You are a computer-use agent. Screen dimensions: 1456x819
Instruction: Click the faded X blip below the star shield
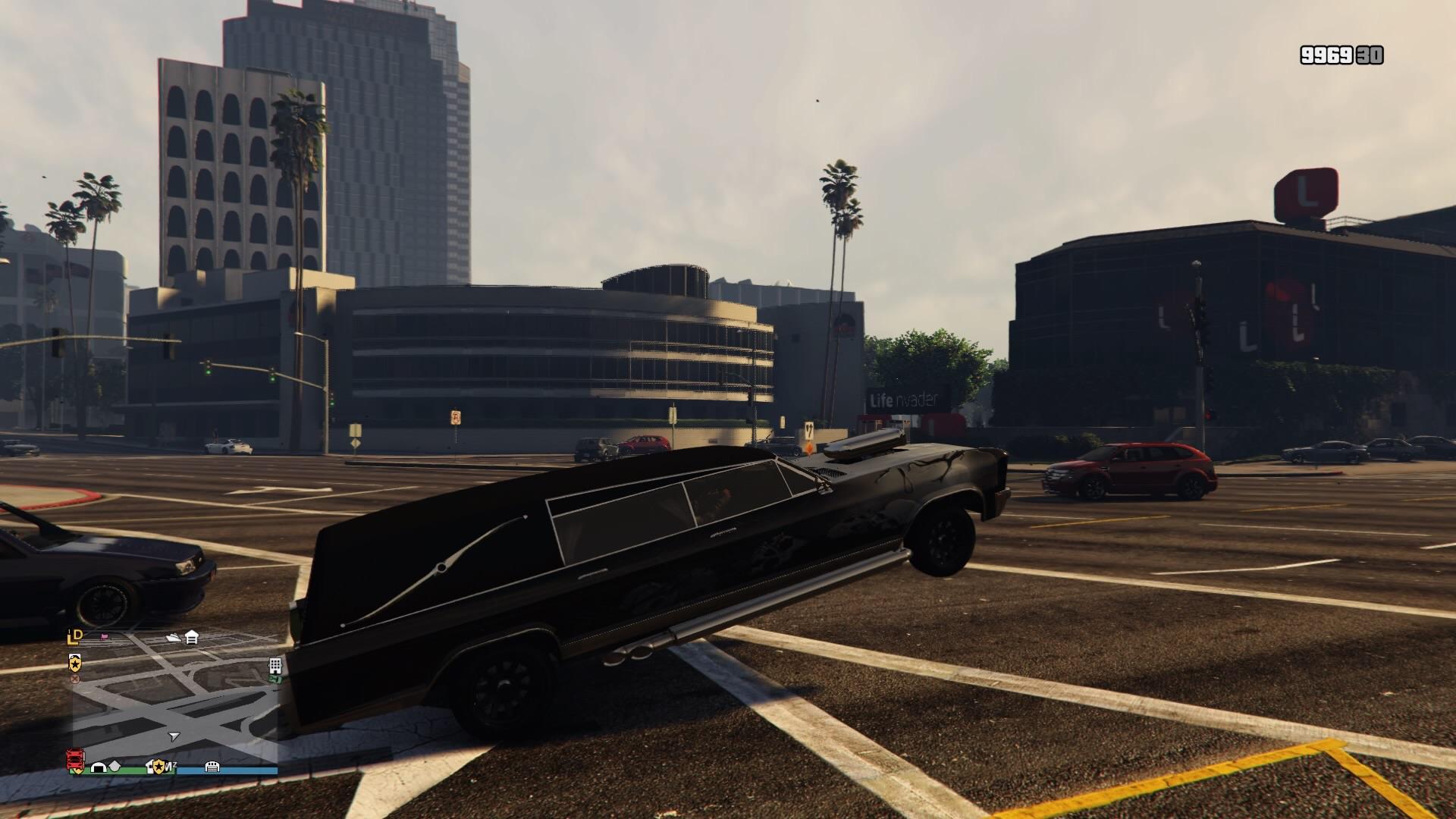point(75,679)
